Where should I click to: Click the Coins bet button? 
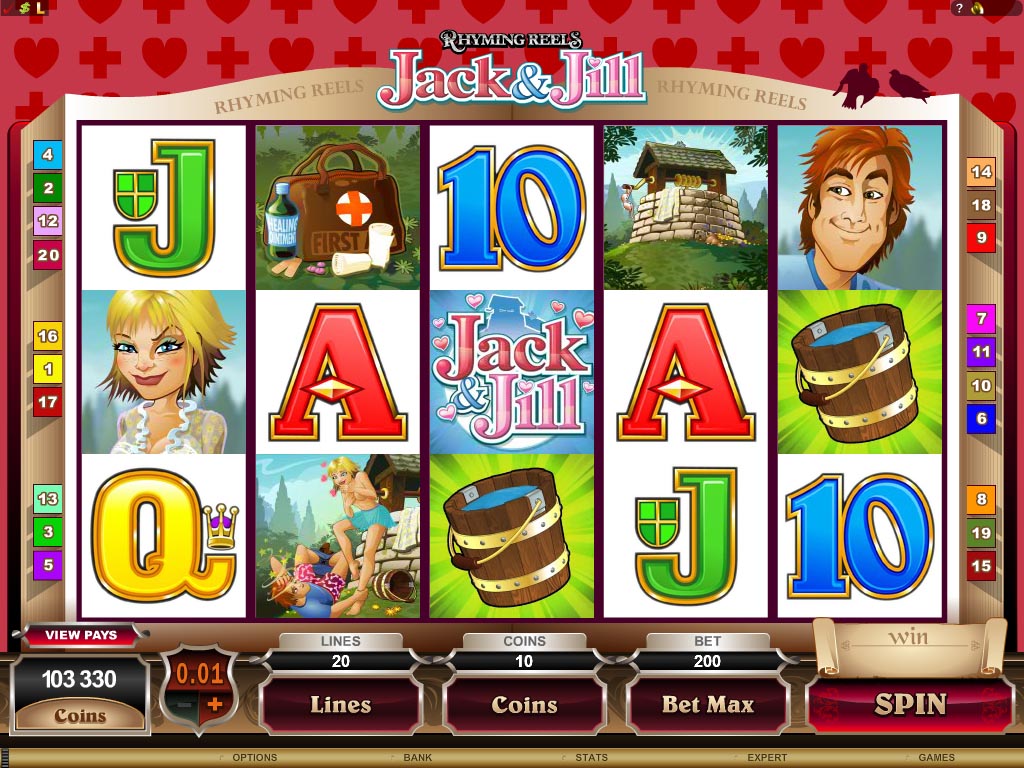tap(524, 705)
